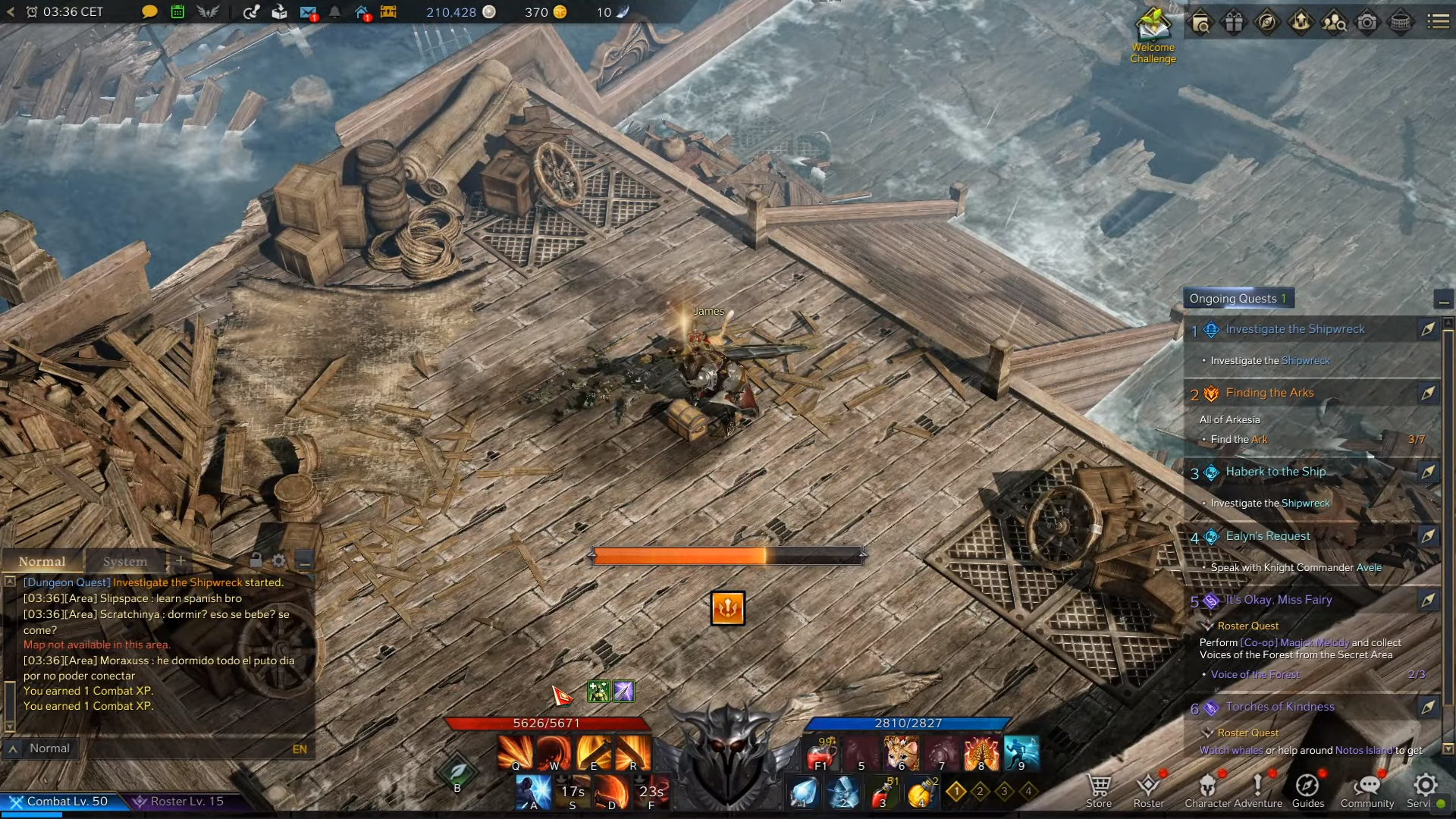Open the Welcome Challenge event
The width and height of the screenshot is (1456, 819).
1153,34
